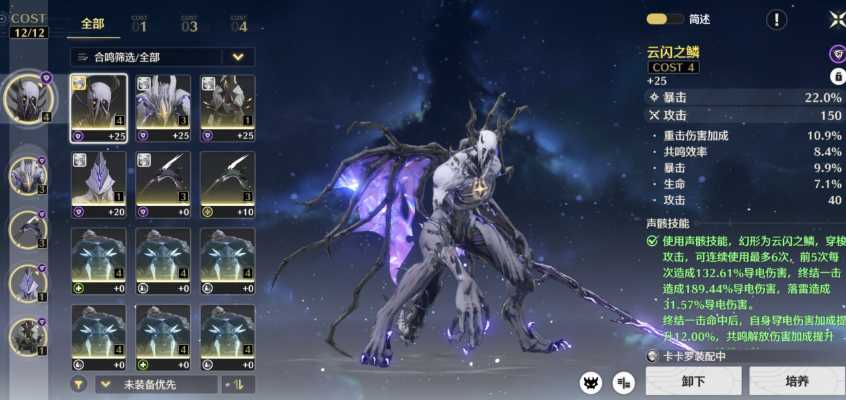Select the top equipped echo slot on left
Image resolution: width=846 pixels, height=400 pixels.
coord(27,97)
